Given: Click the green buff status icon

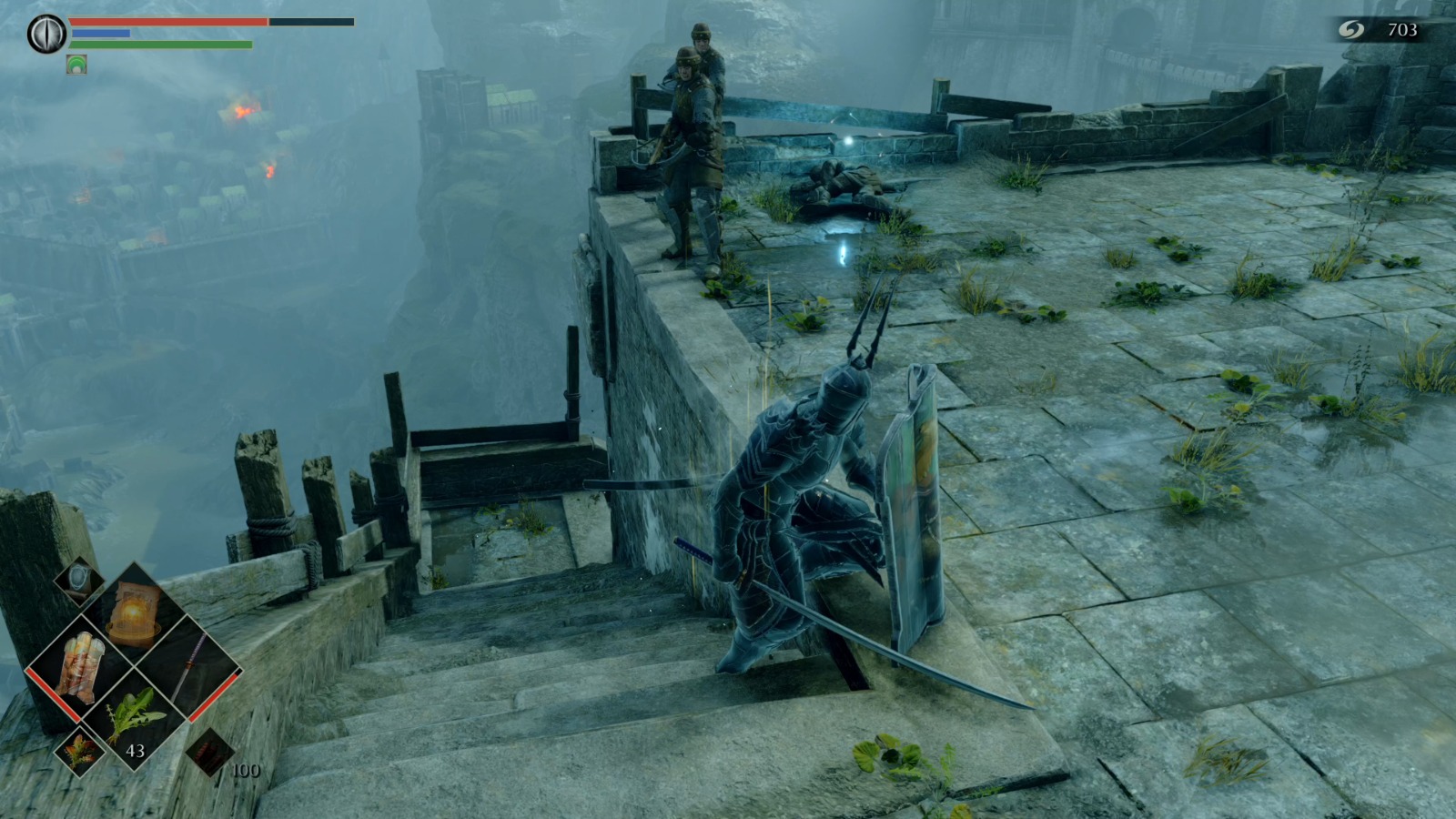Looking at the screenshot, I should click(76, 65).
